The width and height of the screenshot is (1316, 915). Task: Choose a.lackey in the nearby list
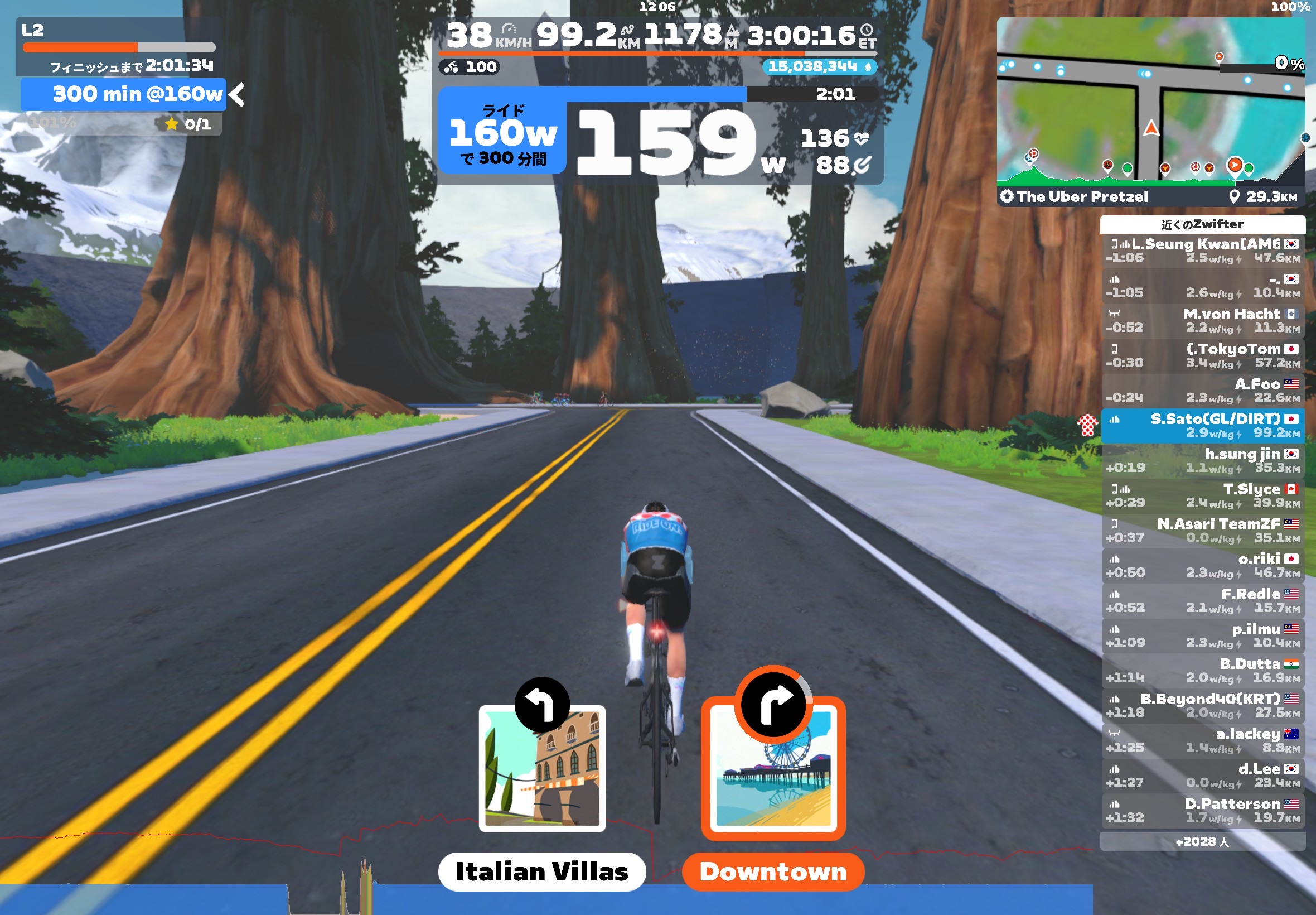coord(1202,740)
